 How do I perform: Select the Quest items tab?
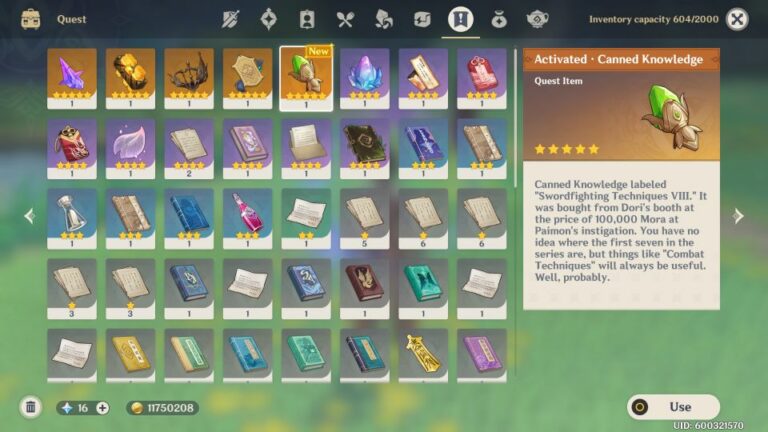pyautogui.click(x=460, y=19)
